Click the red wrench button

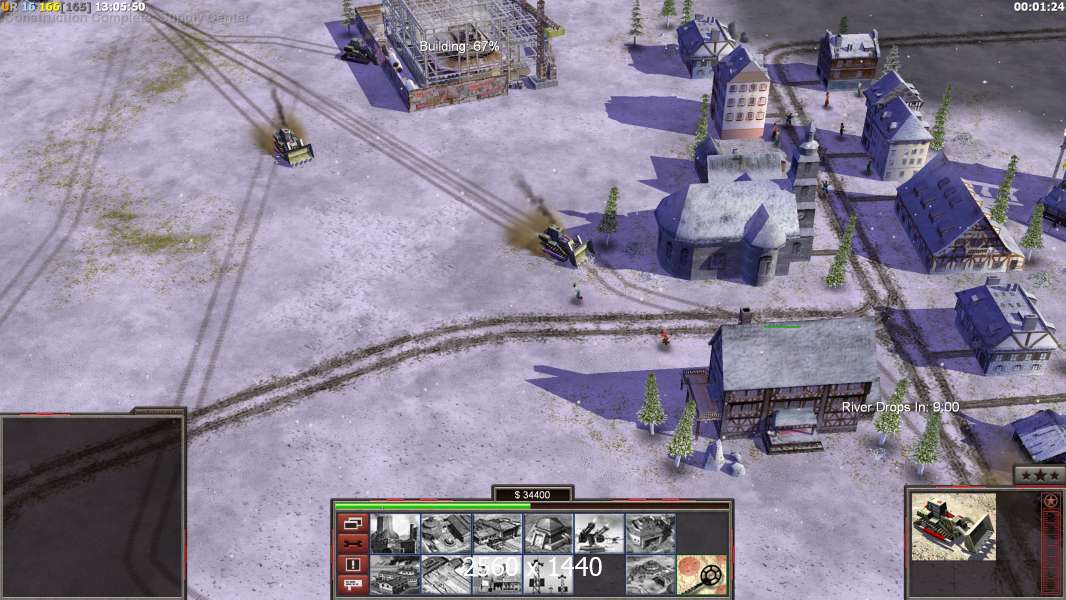tap(352, 543)
